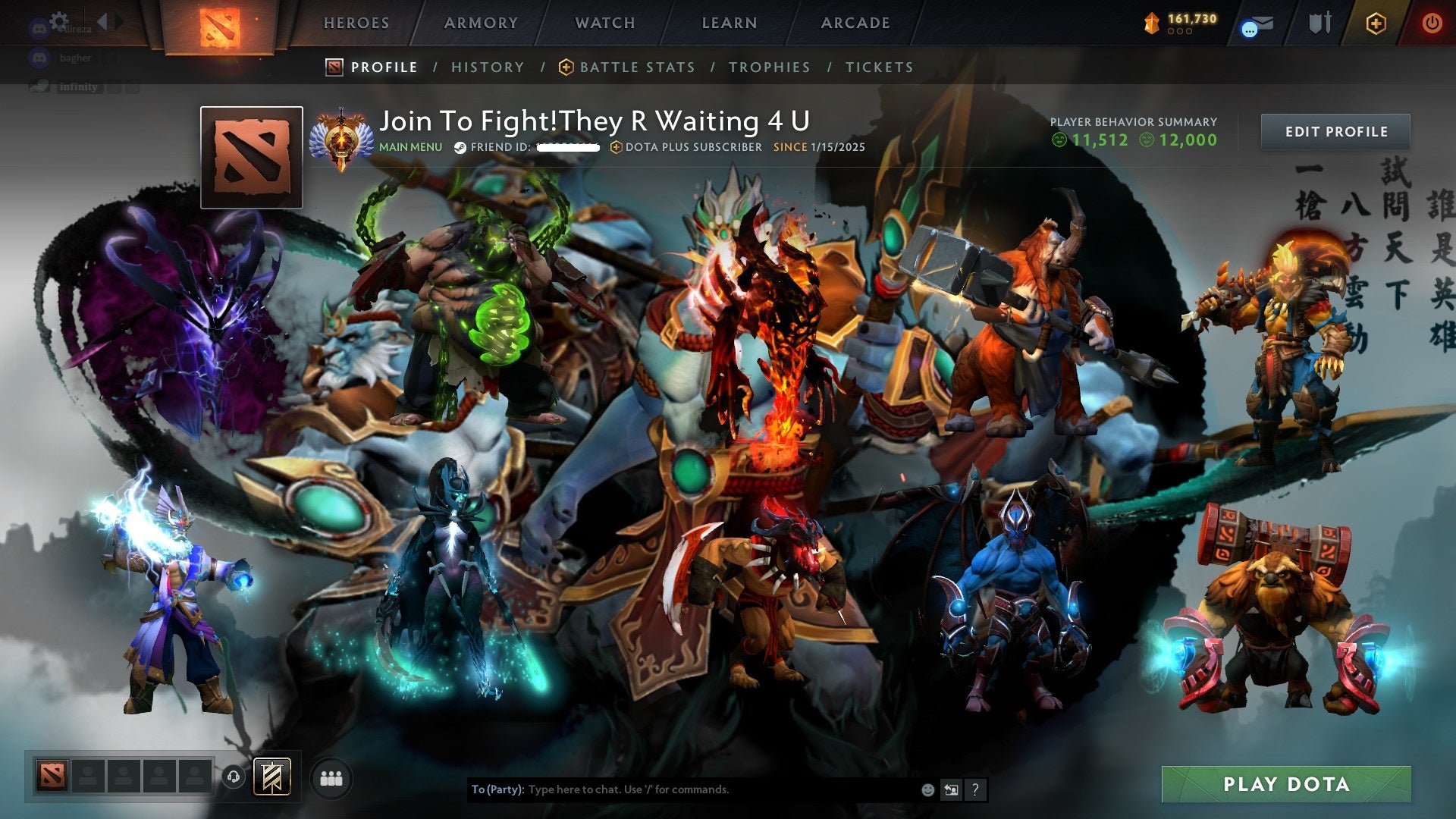The width and height of the screenshot is (1456, 819).
Task: Click the EDIT PROFILE button
Action: click(x=1336, y=130)
